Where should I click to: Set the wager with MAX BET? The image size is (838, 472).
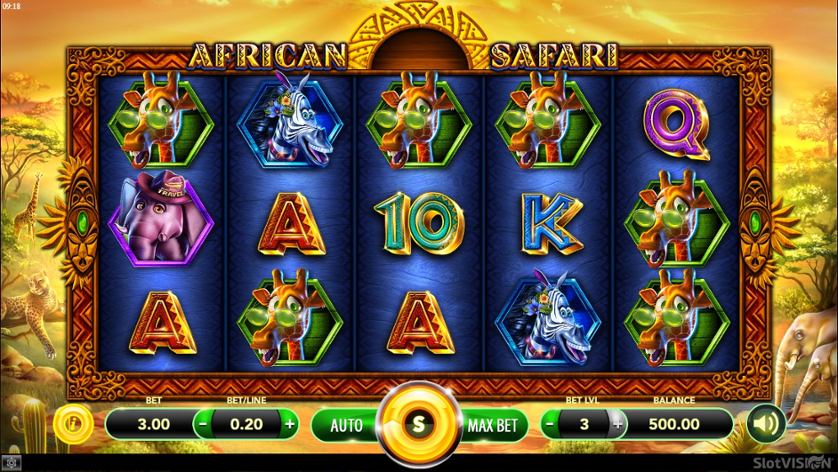(491, 424)
